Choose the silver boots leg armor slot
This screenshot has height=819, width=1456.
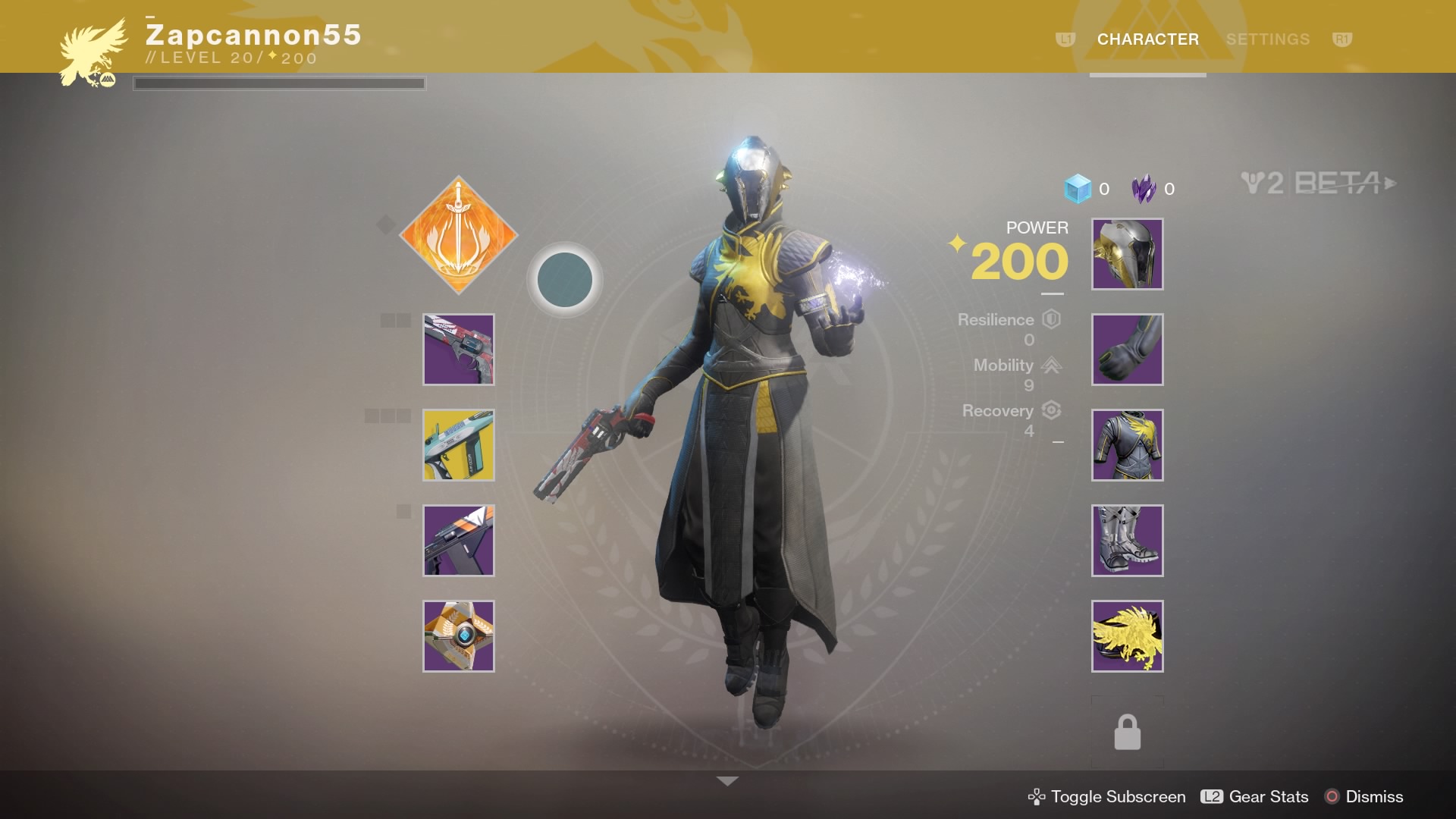coord(1127,541)
